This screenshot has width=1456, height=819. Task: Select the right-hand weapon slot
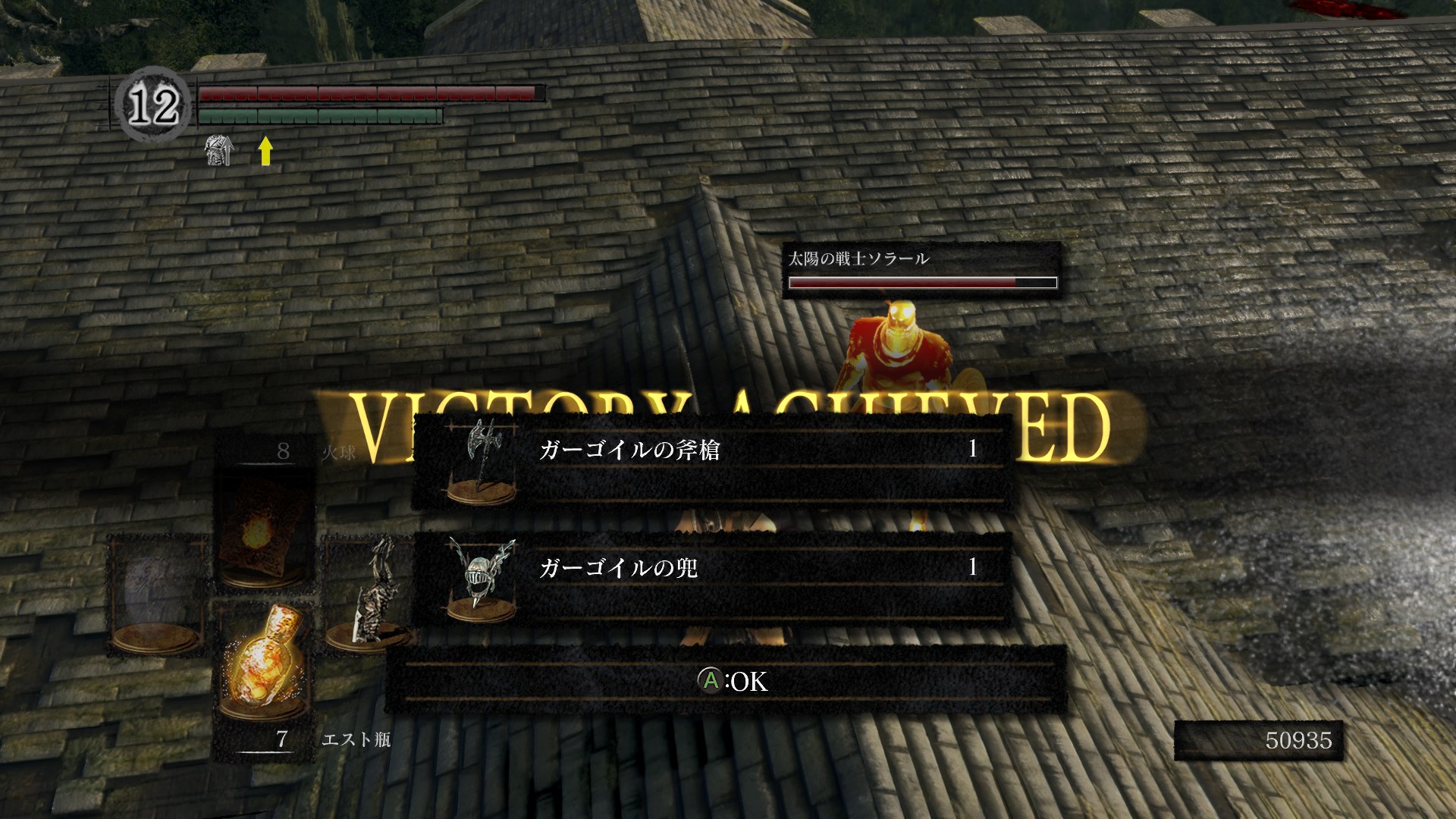coord(368,591)
